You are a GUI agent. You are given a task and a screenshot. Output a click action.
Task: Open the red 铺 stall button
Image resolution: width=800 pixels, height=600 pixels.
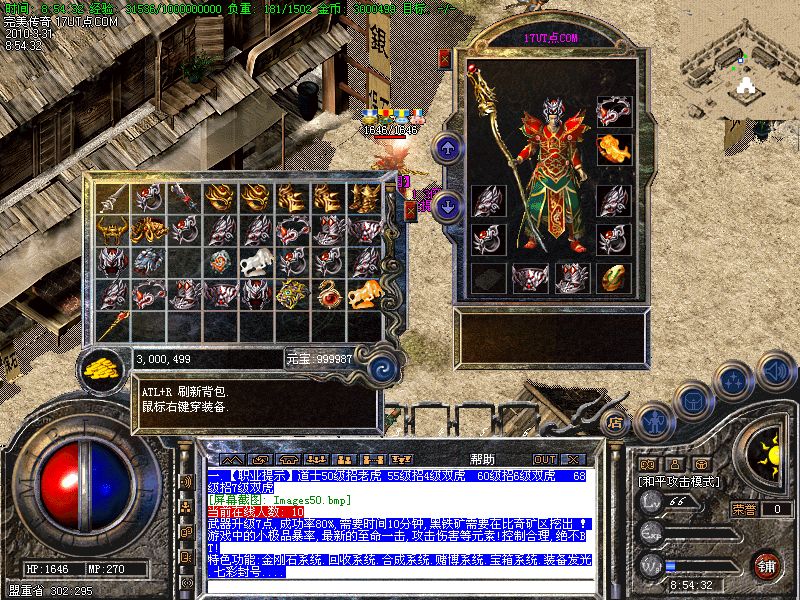(767, 565)
